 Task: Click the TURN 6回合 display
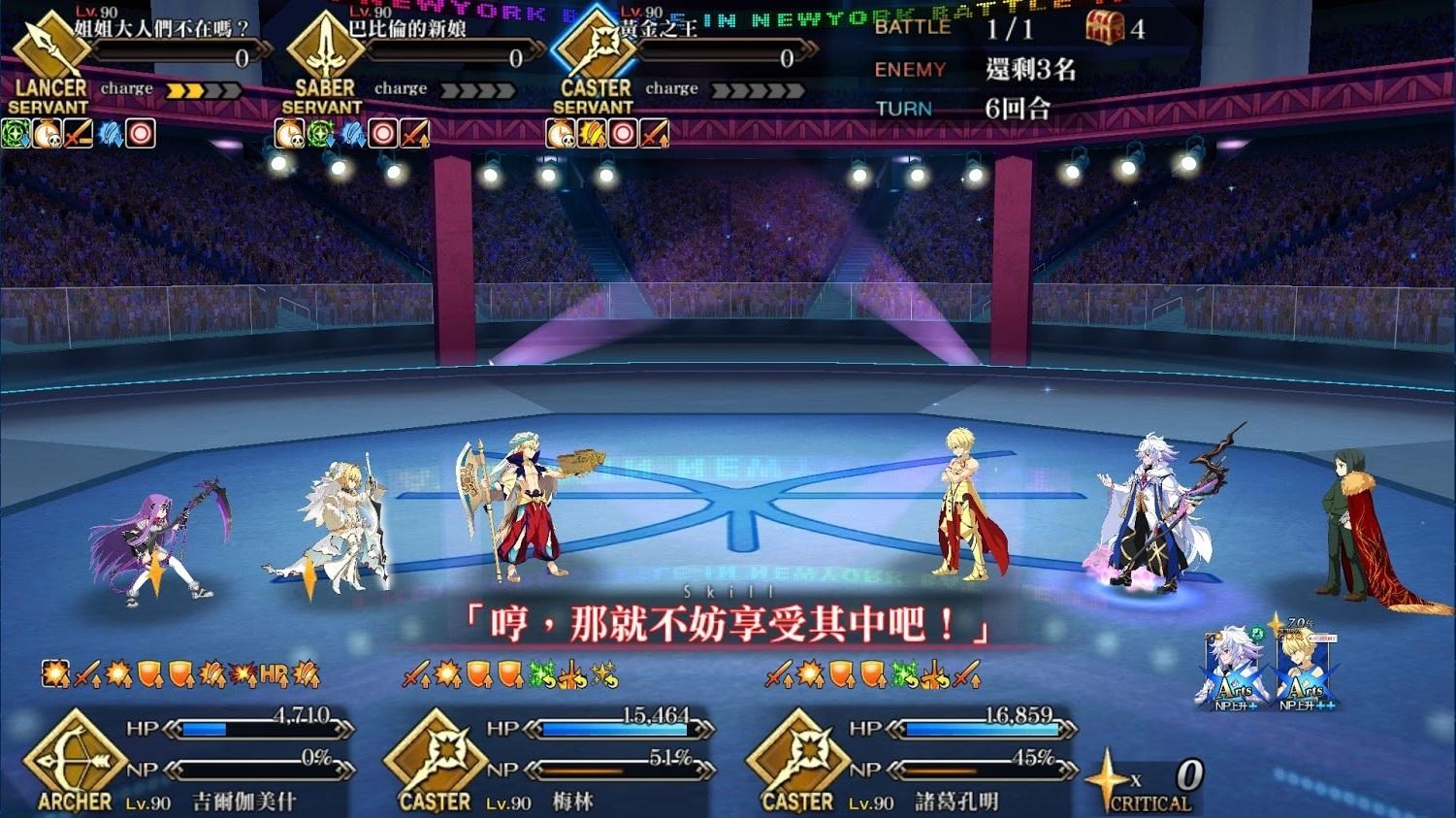tap(985, 109)
